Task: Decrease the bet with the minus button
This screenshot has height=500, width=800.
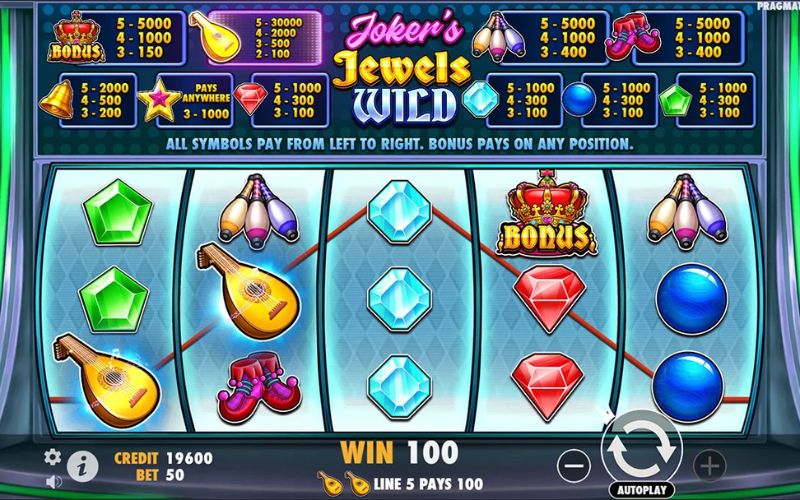Action: pos(573,464)
